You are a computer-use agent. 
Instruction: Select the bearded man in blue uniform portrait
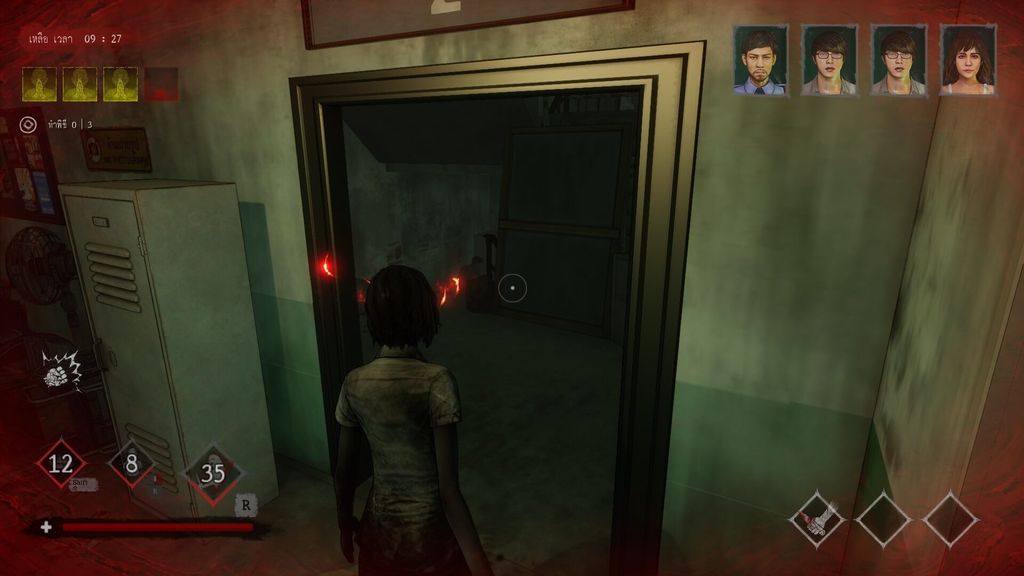click(x=760, y=61)
